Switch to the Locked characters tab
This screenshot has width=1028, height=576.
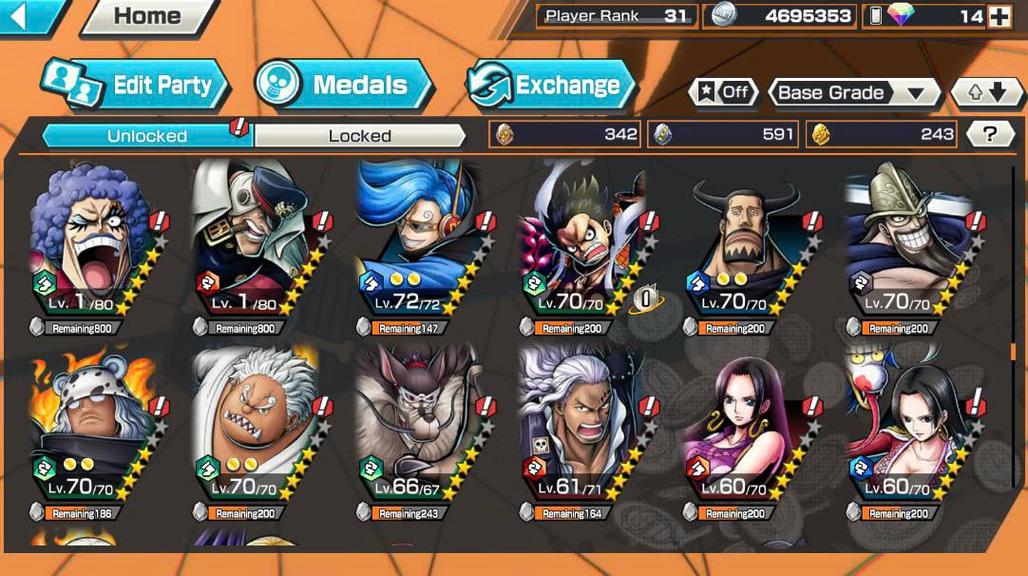[x=359, y=136]
